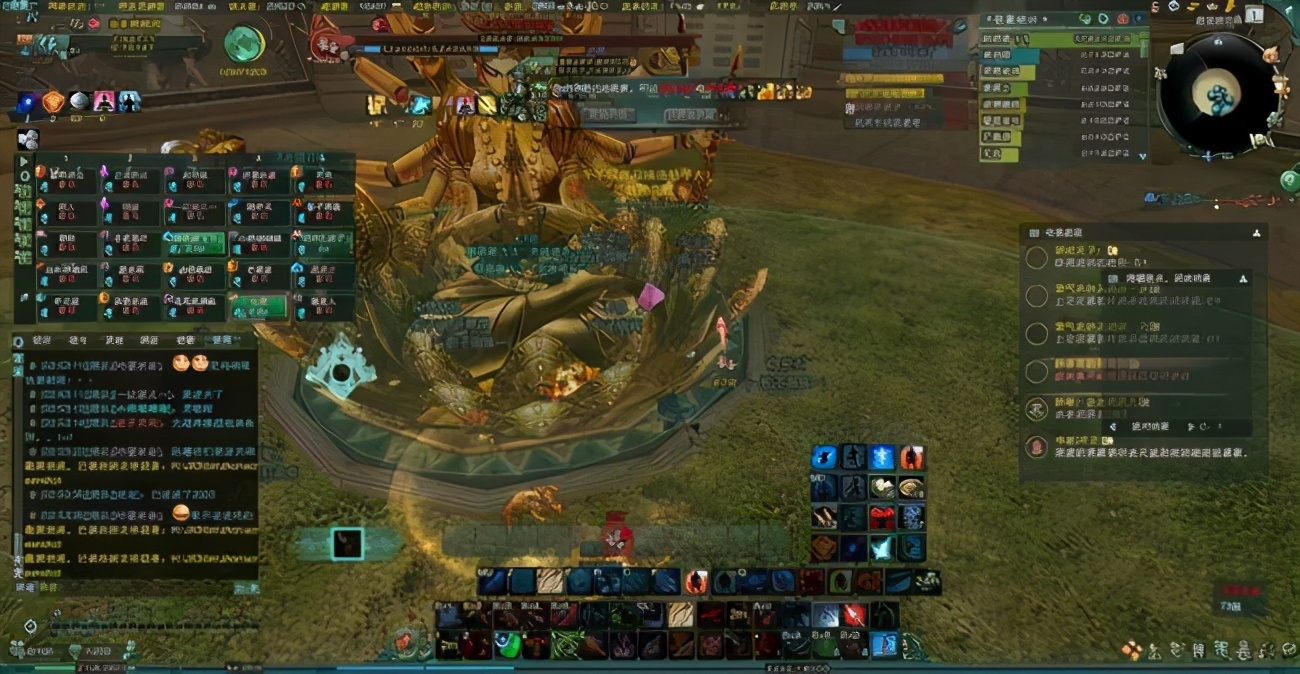1300x674 pixels.
Task: Click the round green button below minimap
Action: [1289, 181]
